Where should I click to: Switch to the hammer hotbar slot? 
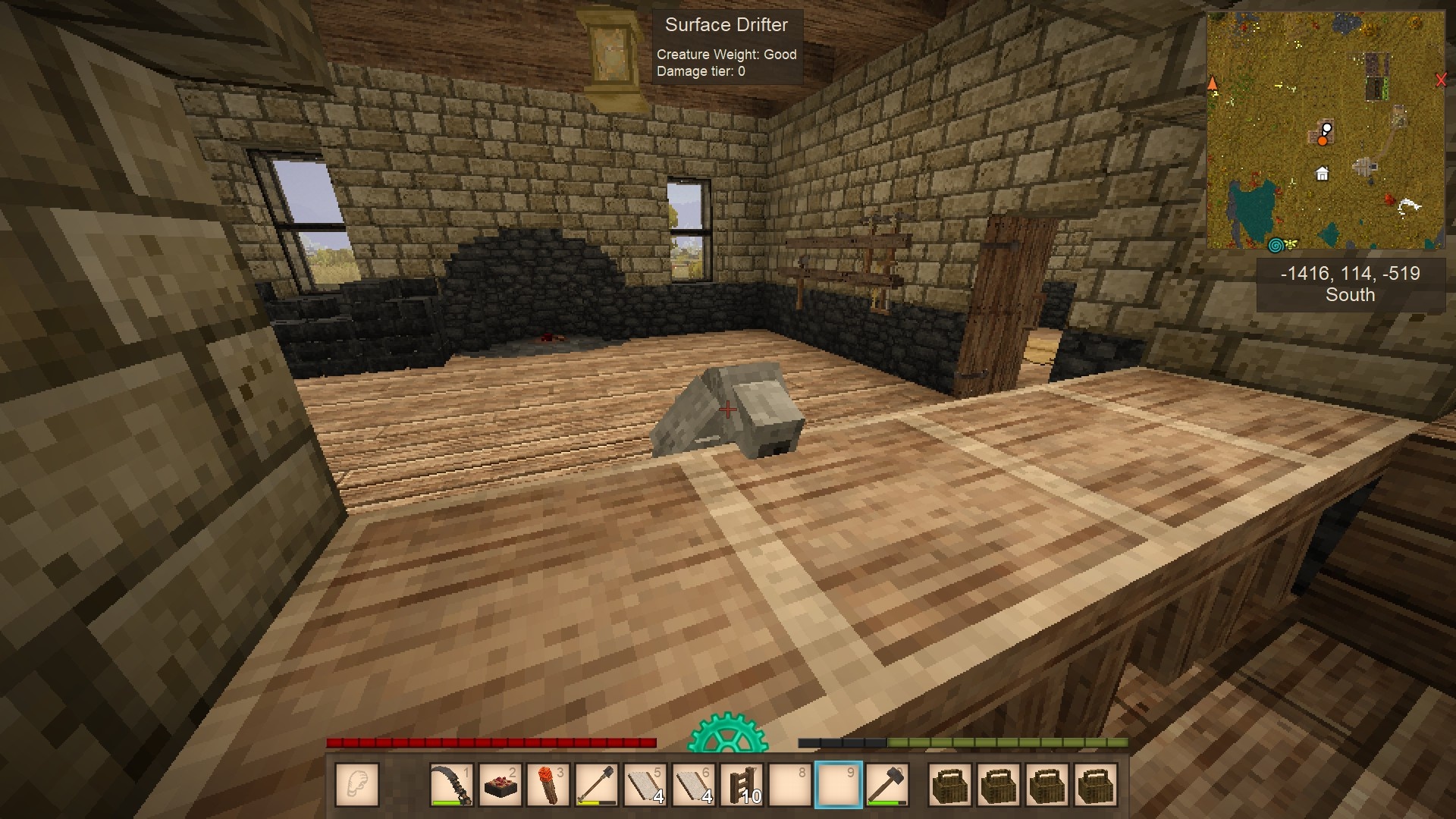pos(886,784)
